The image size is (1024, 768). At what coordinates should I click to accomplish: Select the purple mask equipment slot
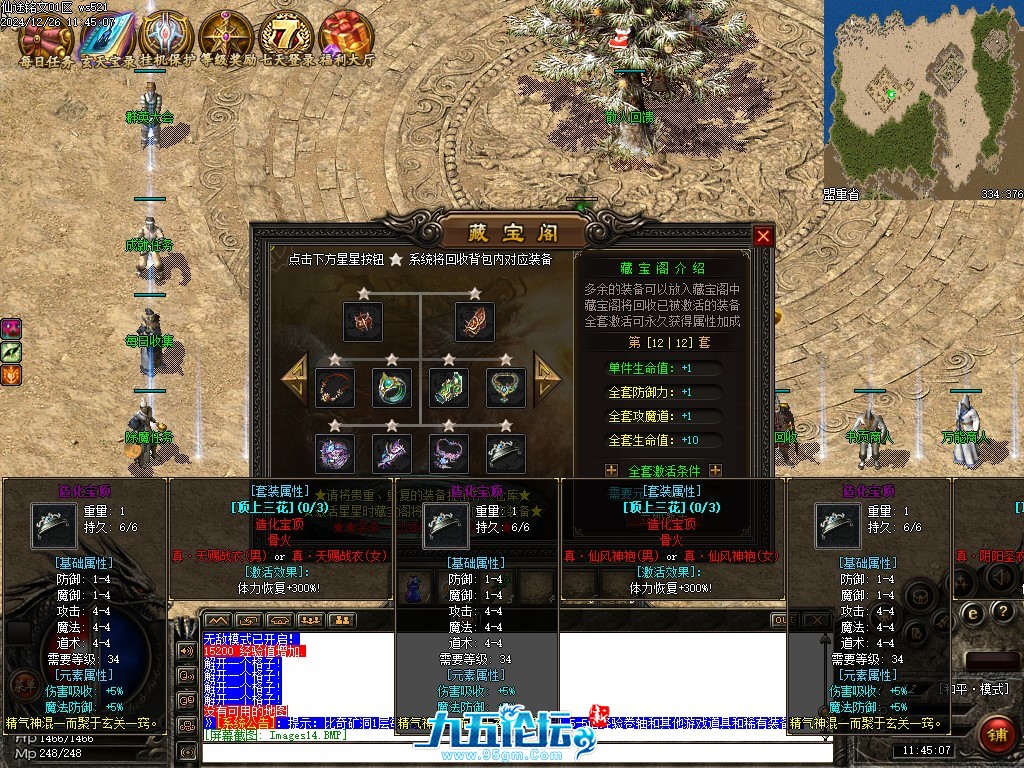[x=334, y=453]
